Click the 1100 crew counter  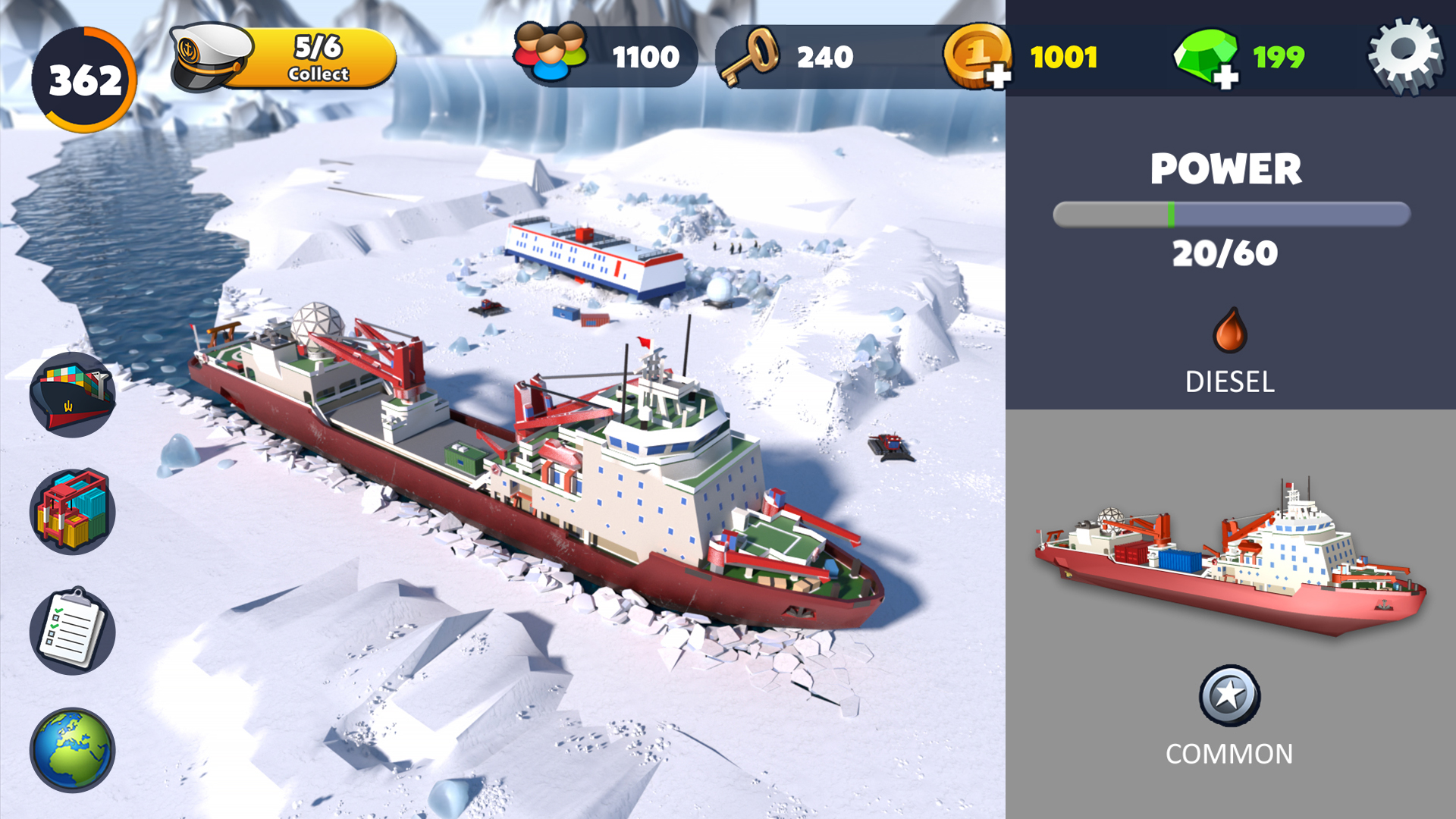(645, 55)
